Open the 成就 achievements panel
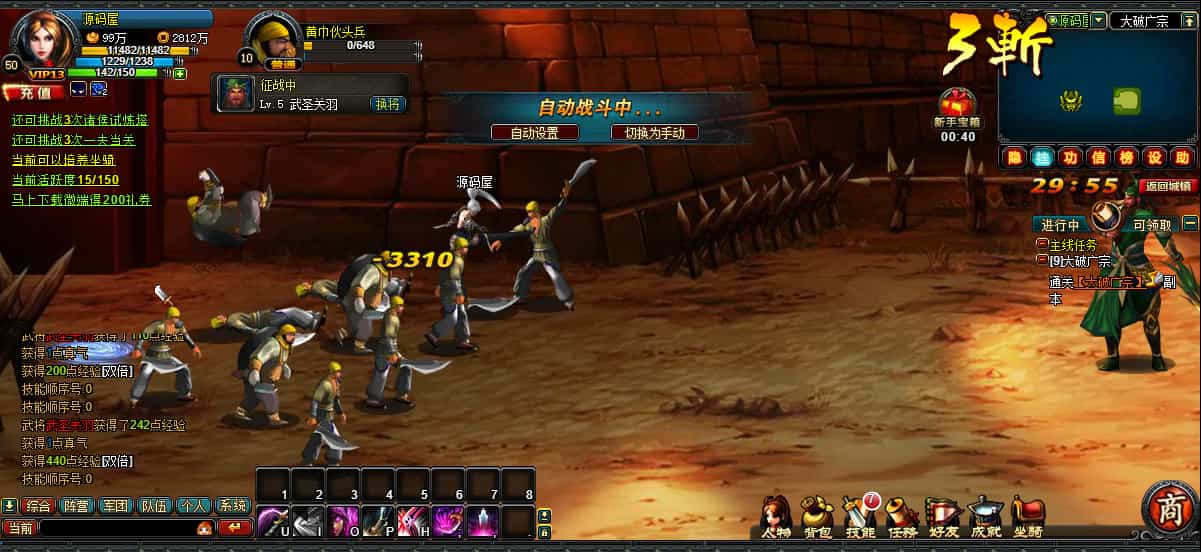 (x=985, y=516)
